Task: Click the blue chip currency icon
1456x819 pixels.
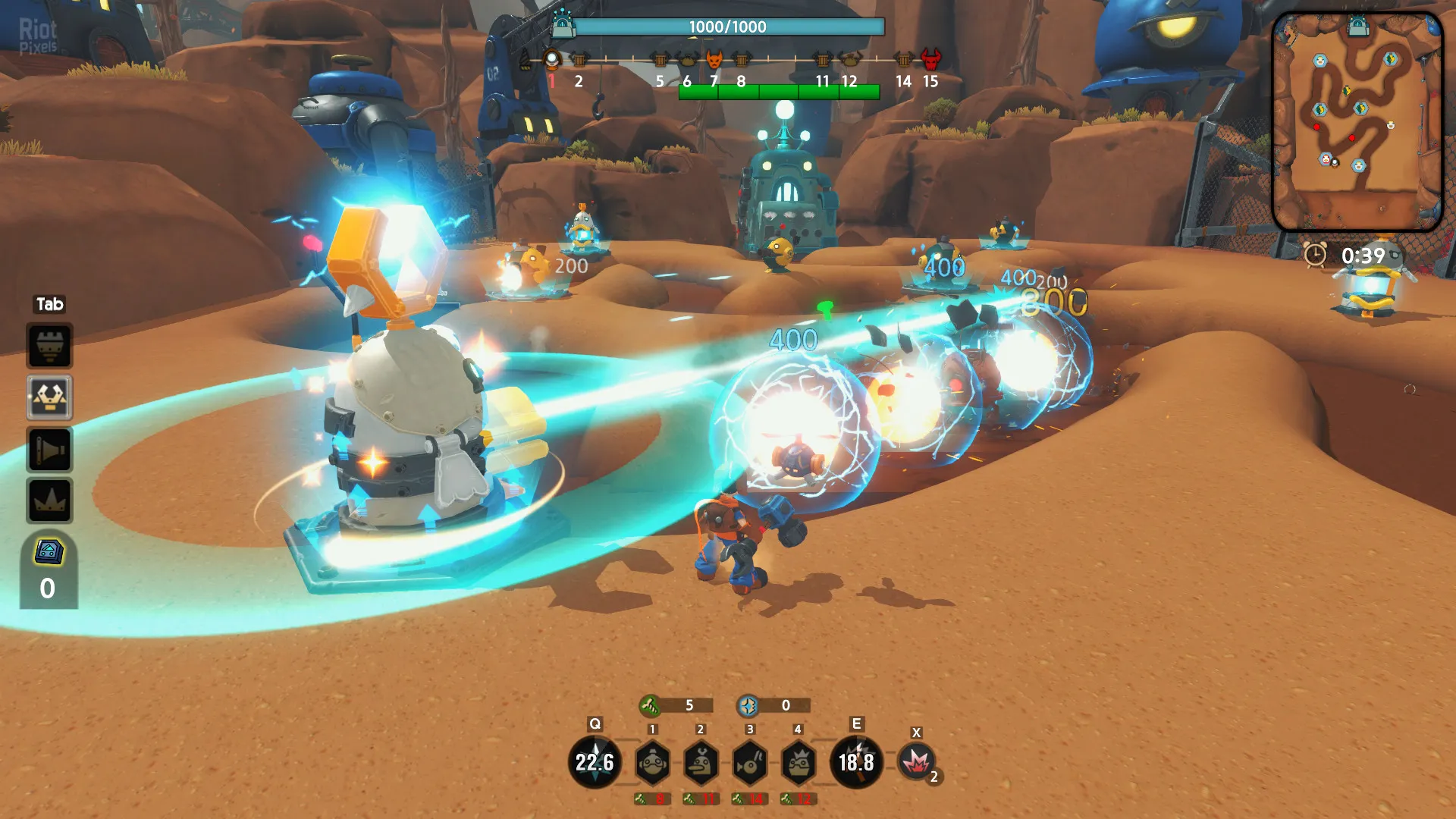Action: point(49,552)
